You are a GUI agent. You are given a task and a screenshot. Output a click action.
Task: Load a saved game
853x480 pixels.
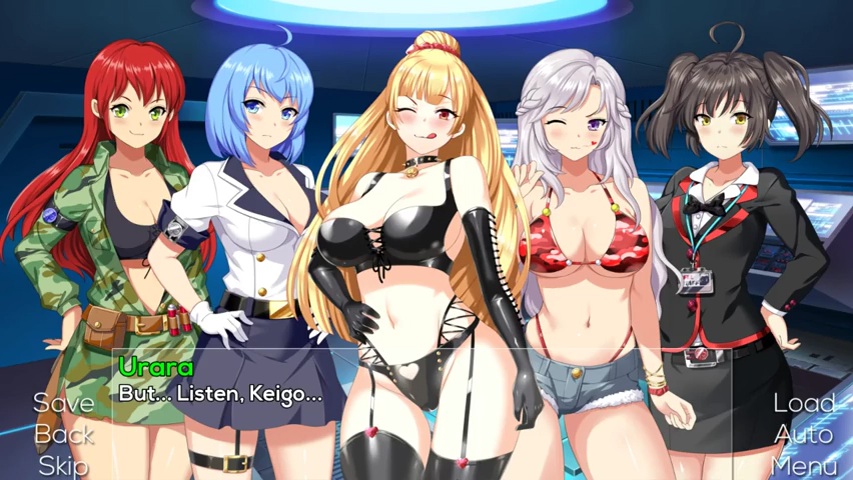click(x=803, y=403)
